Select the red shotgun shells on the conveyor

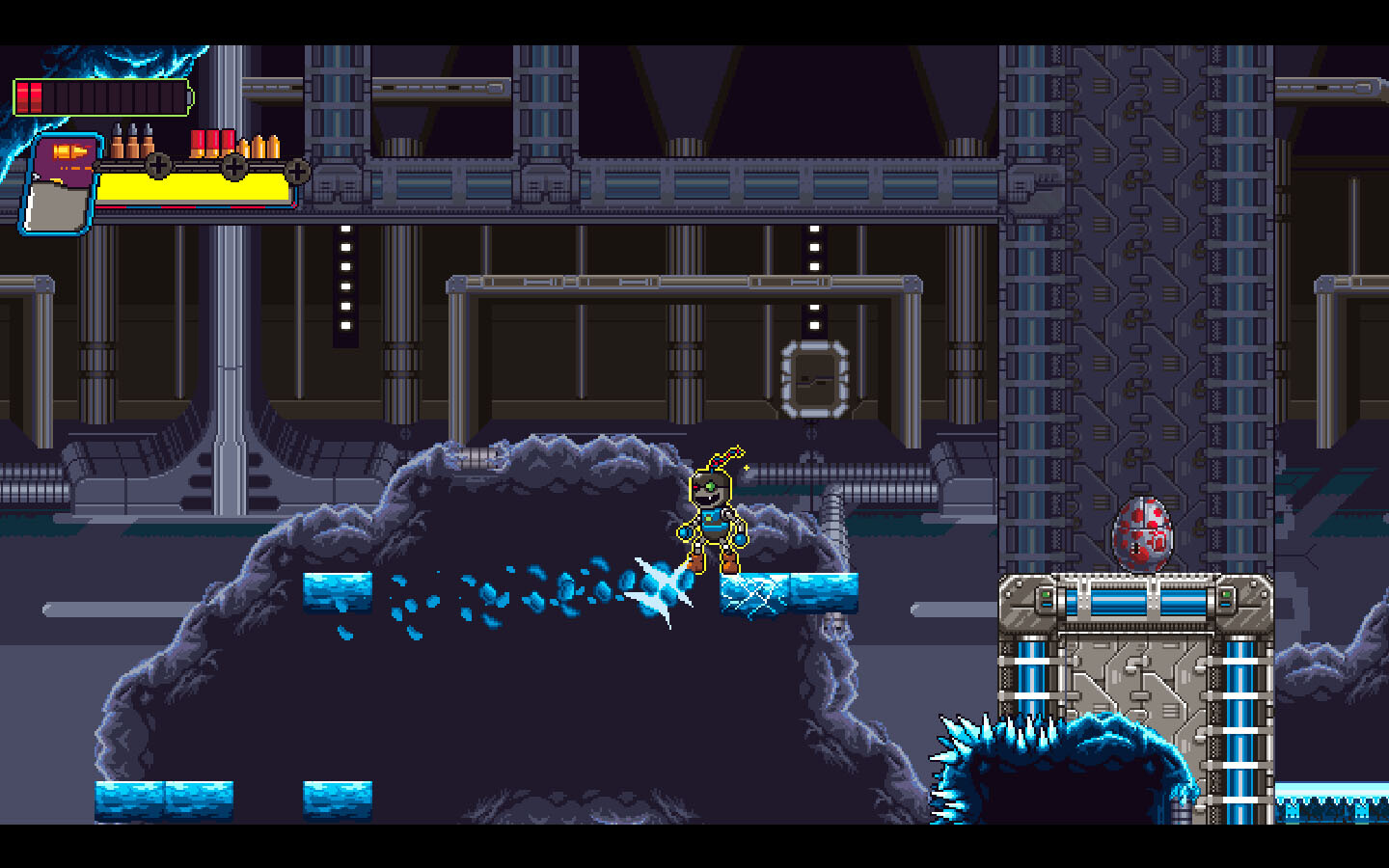coord(212,143)
